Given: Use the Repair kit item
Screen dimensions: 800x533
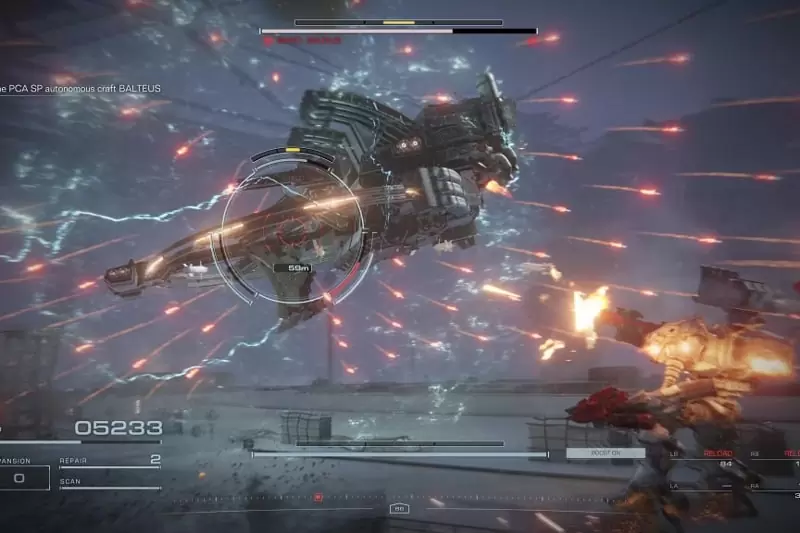Looking at the screenshot, I should pos(109,462).
